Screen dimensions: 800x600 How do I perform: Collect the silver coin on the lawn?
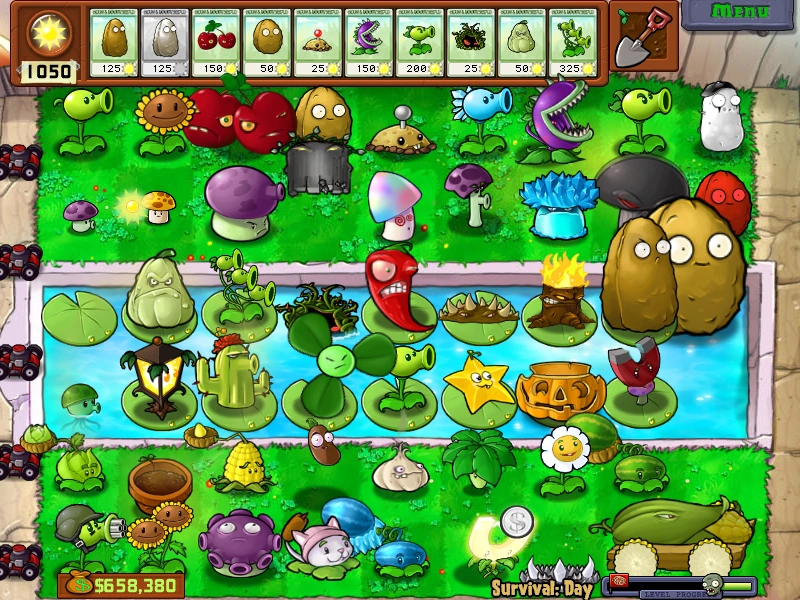tap(516, 520)
